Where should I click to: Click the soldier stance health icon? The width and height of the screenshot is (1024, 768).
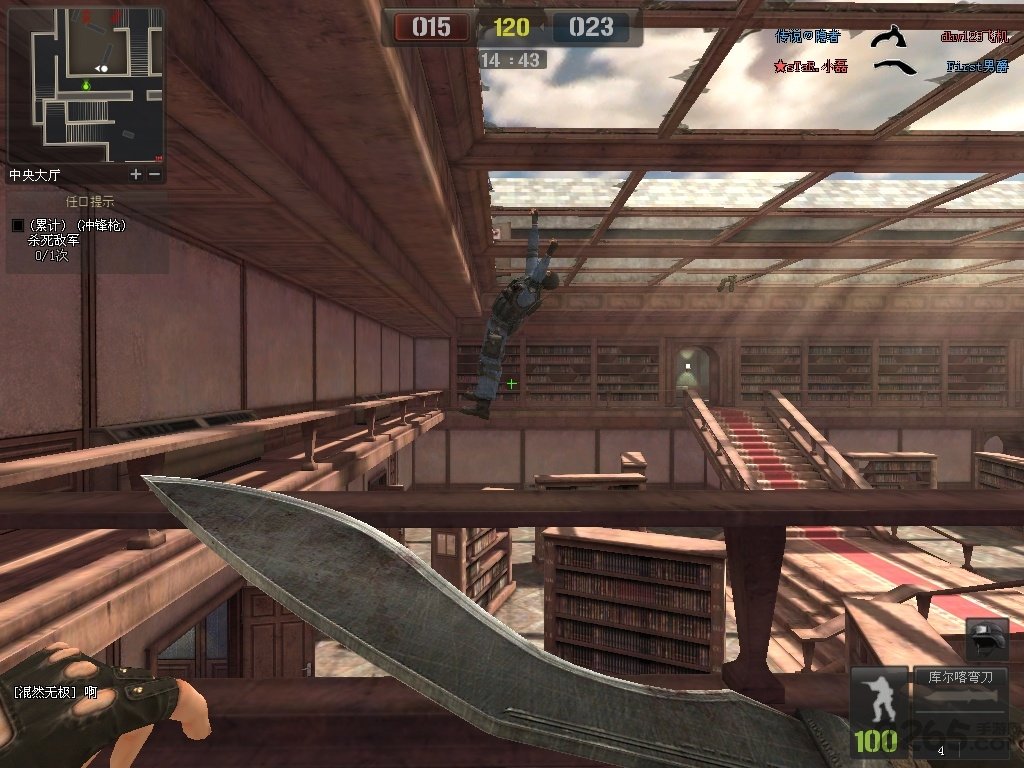(877, 700)
